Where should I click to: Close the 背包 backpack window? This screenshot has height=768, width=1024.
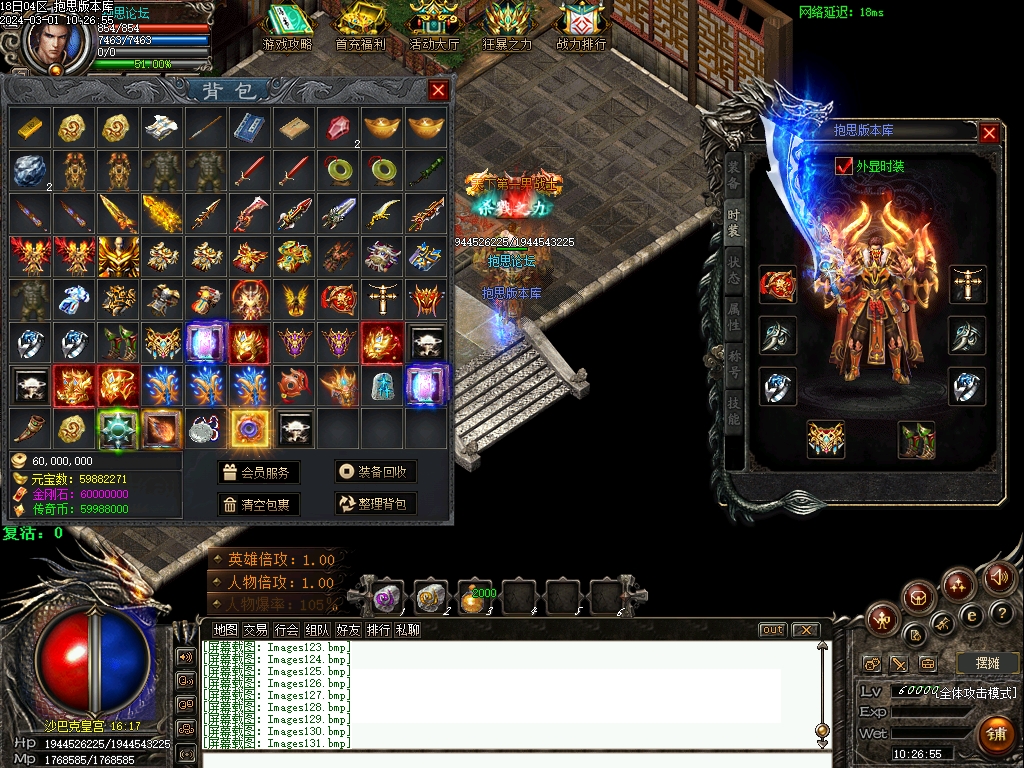(438, 91)
